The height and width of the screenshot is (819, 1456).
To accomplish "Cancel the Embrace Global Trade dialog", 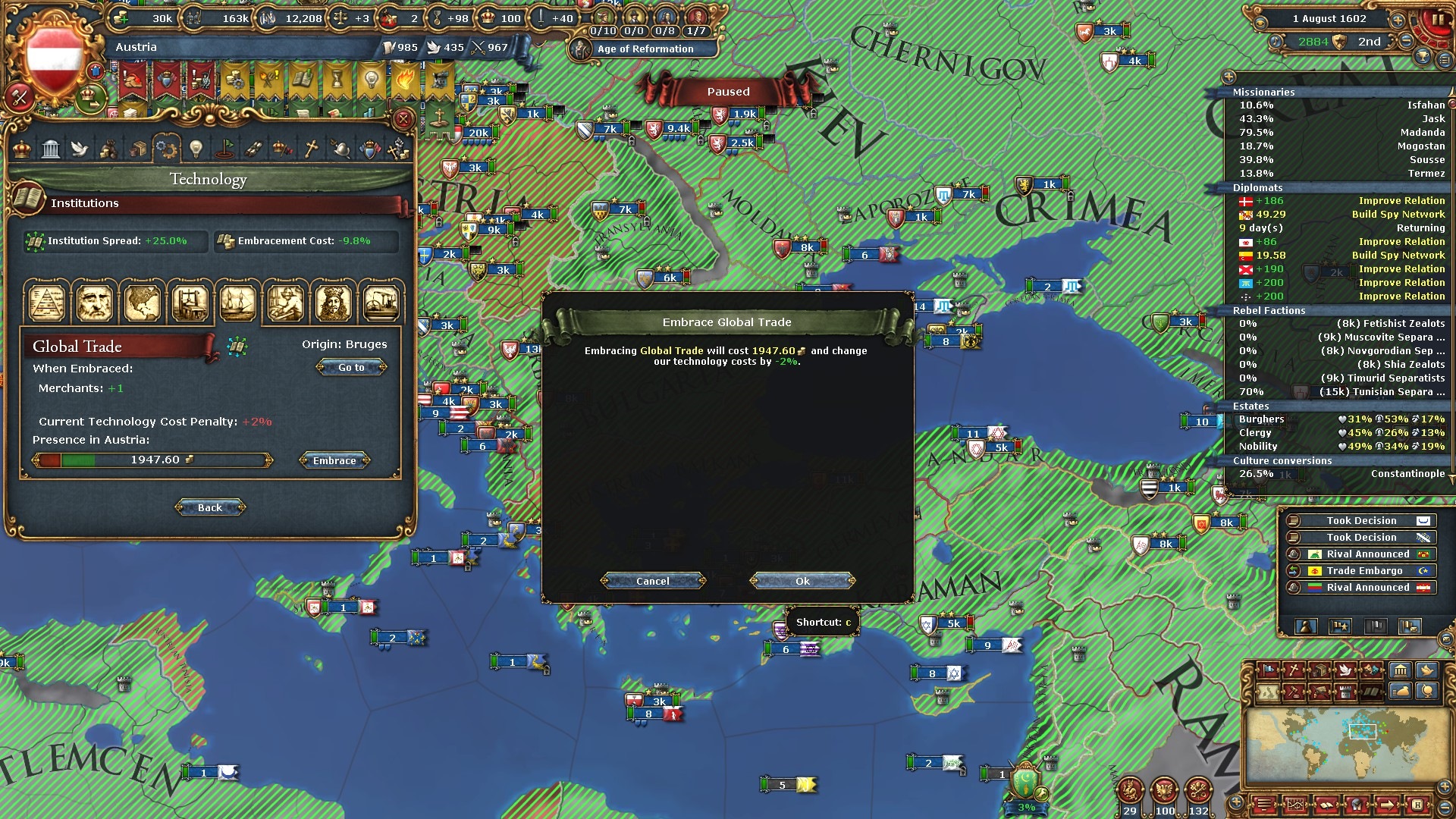I will 652,581.
